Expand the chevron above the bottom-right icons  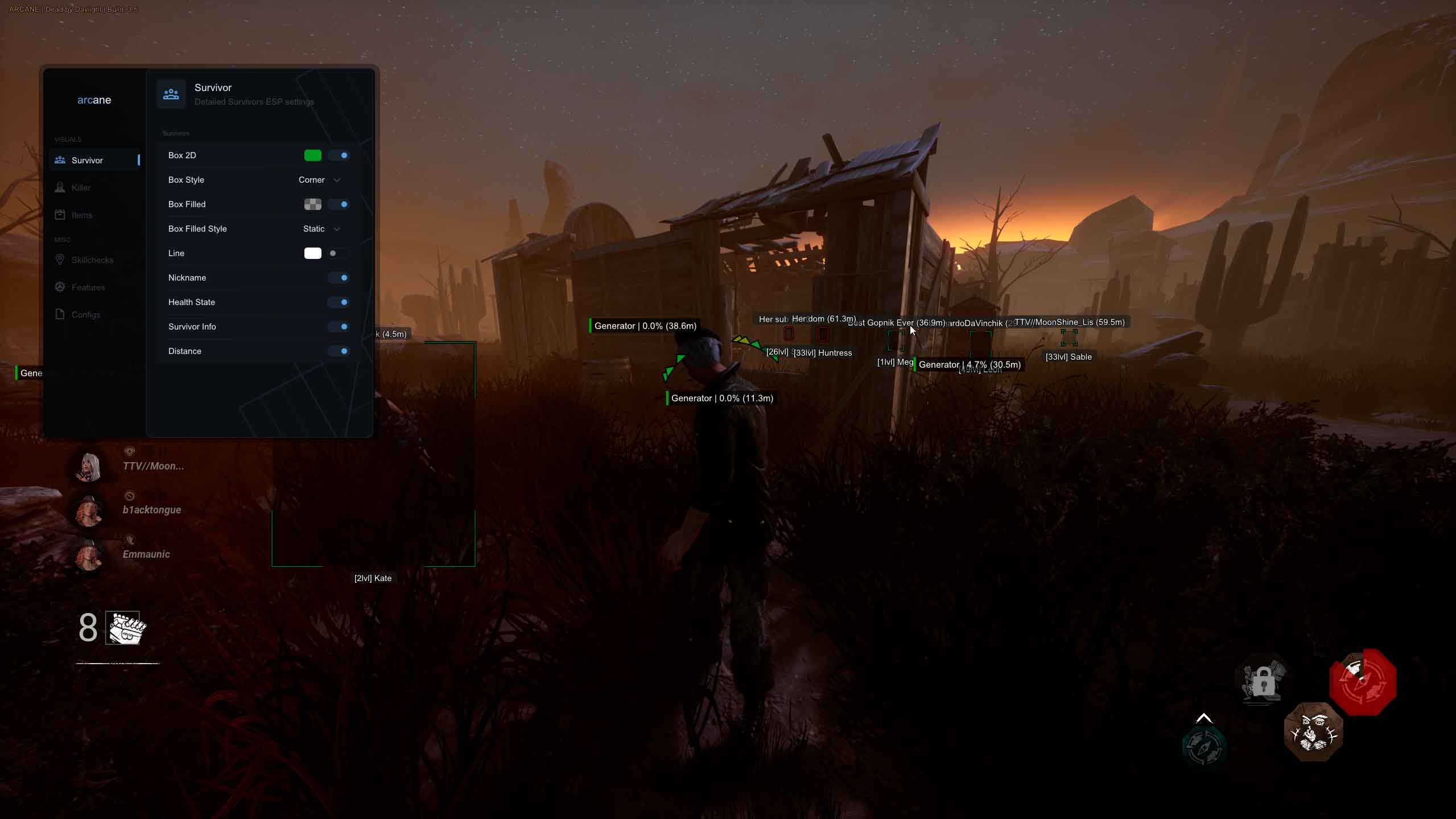(1204, 717)
